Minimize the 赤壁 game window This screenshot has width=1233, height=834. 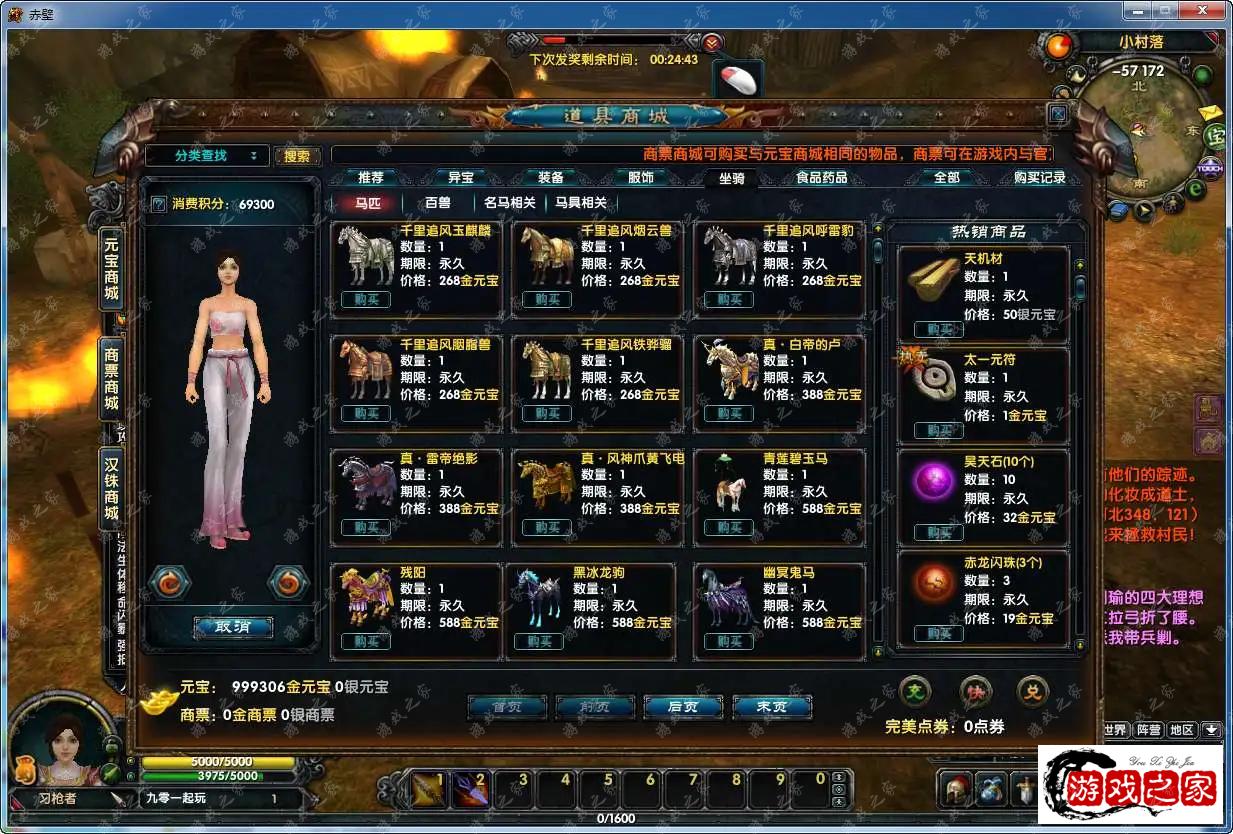coord(1139,11)
